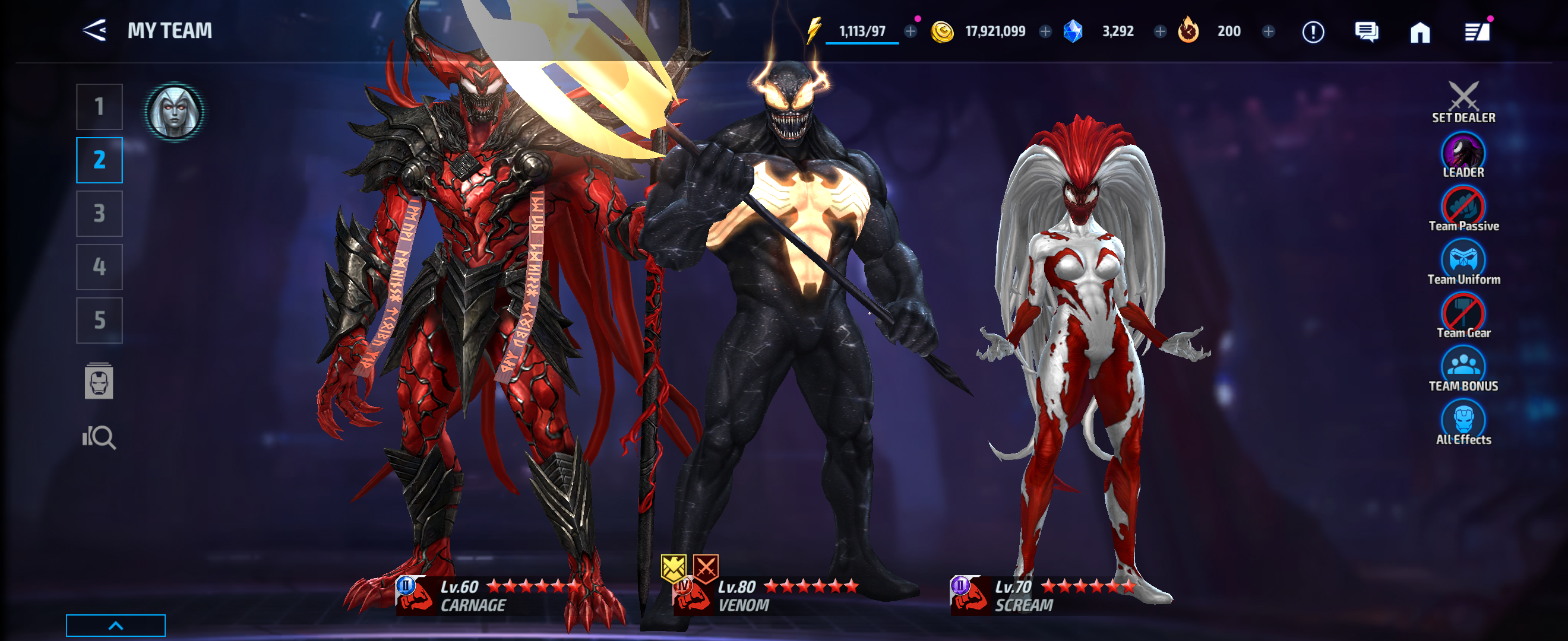Open the character search filter in sidebar
Image resolution: width=1568 pixels, height=641 pixels.
tap(101, 437)
